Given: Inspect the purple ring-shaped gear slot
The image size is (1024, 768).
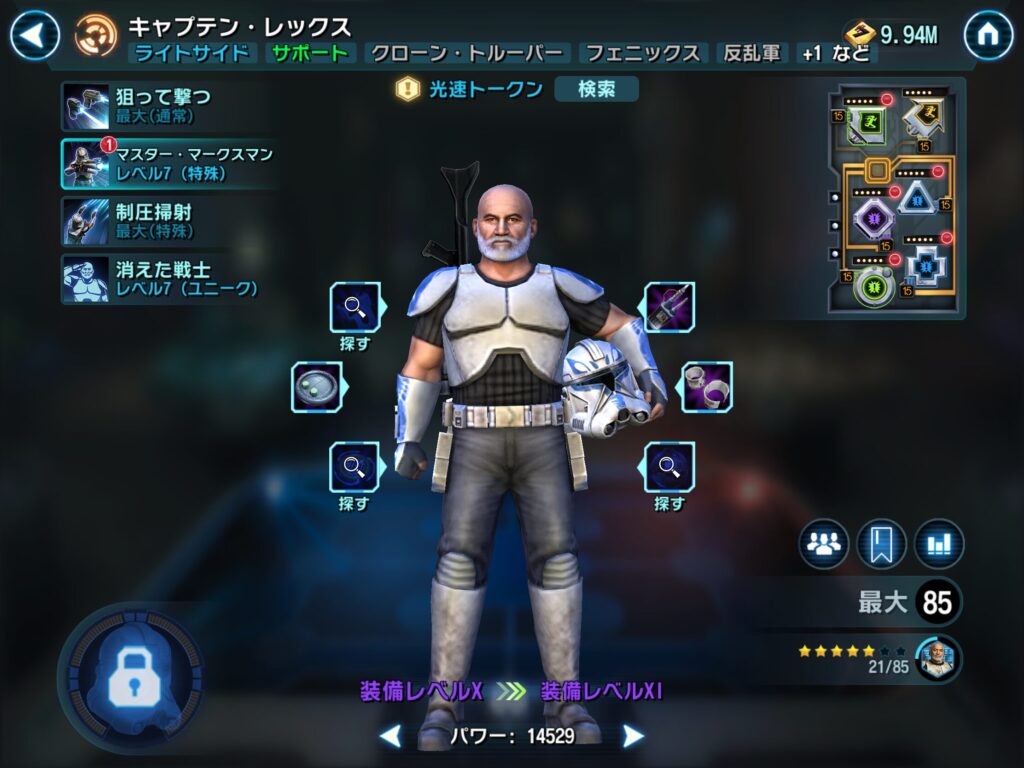Looking at the screenshot, I should [706, 386].
